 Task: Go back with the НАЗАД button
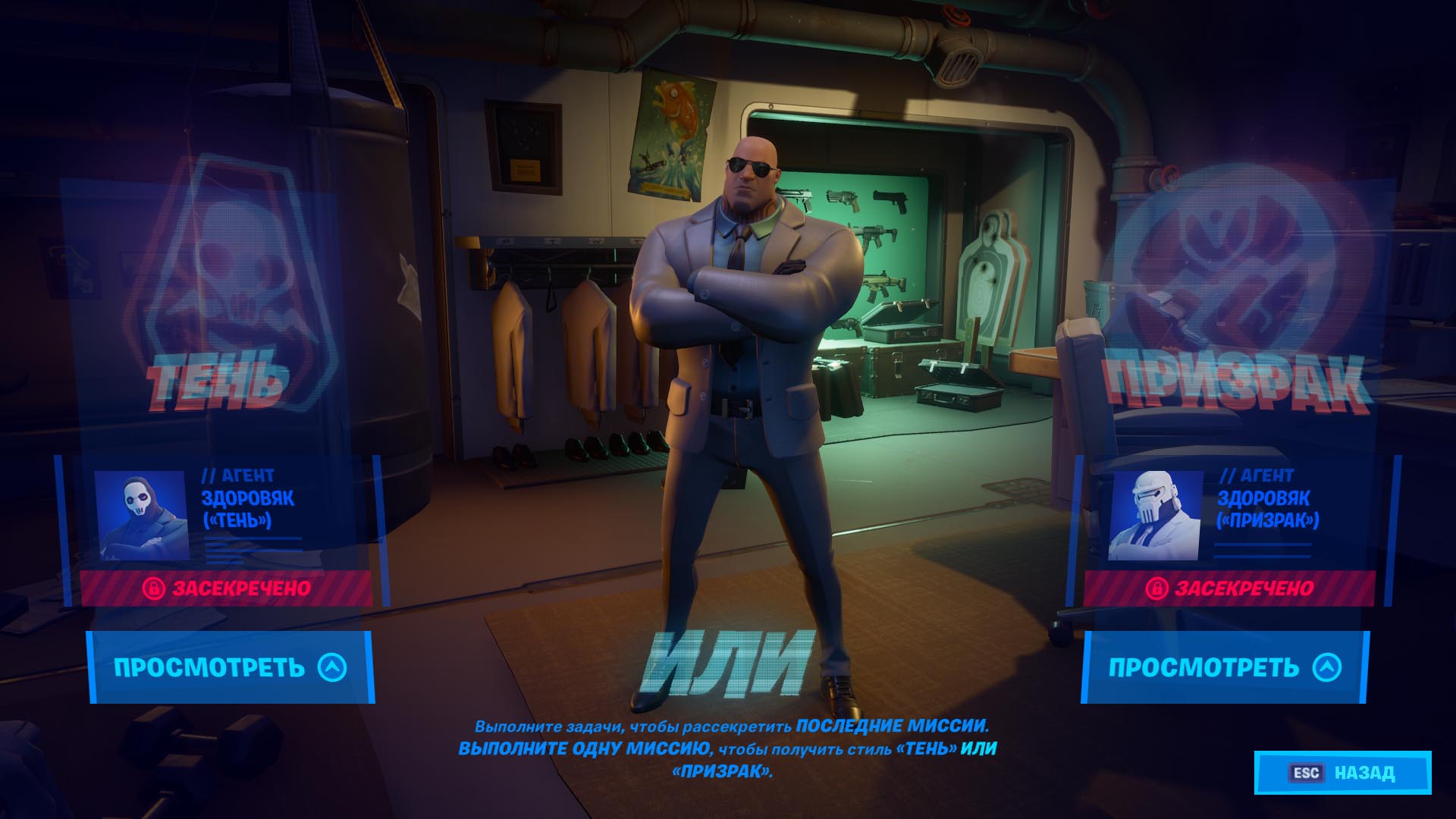click(x=1342, y=773)
